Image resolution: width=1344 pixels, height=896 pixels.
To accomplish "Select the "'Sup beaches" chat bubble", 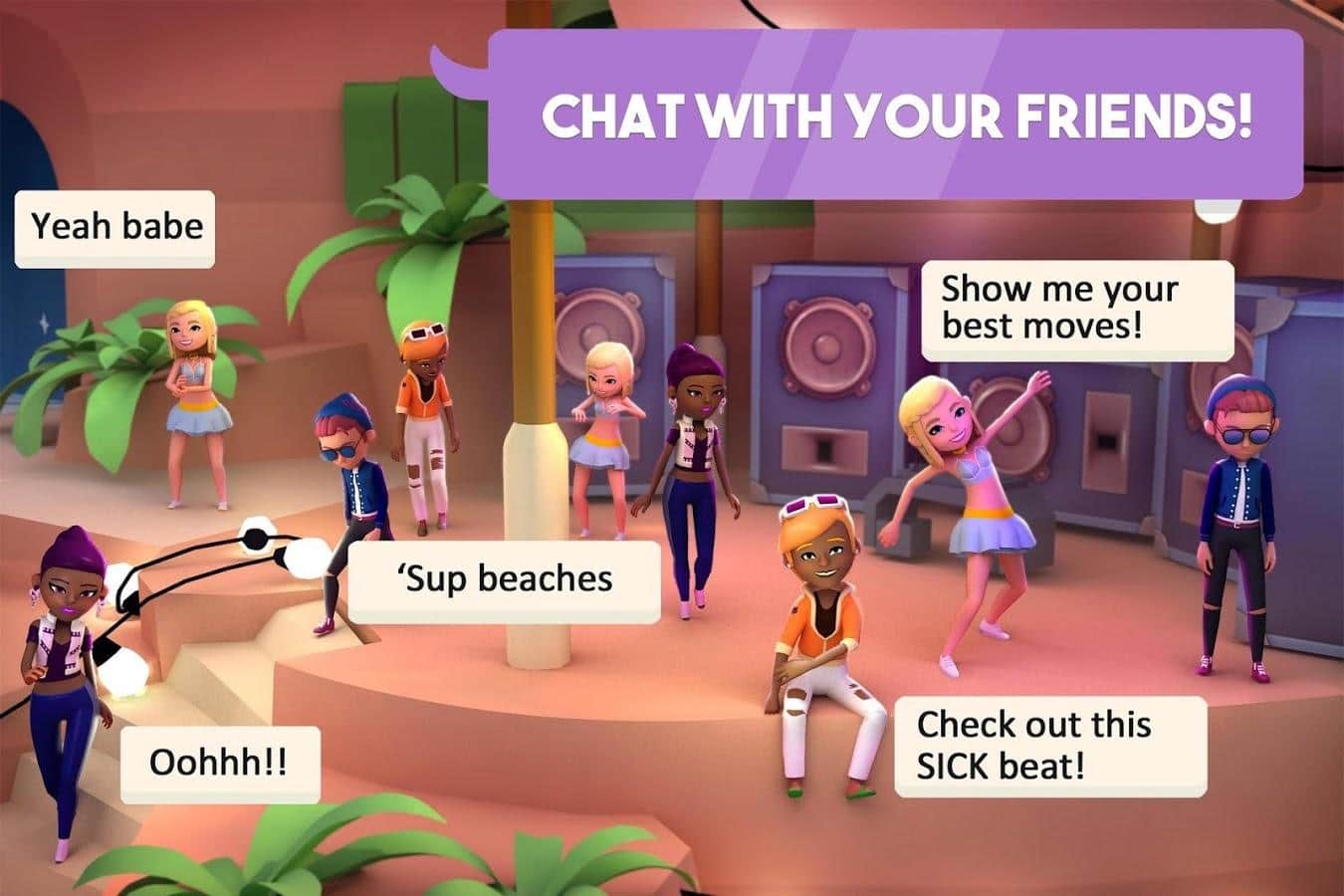I will coord(504,580).
